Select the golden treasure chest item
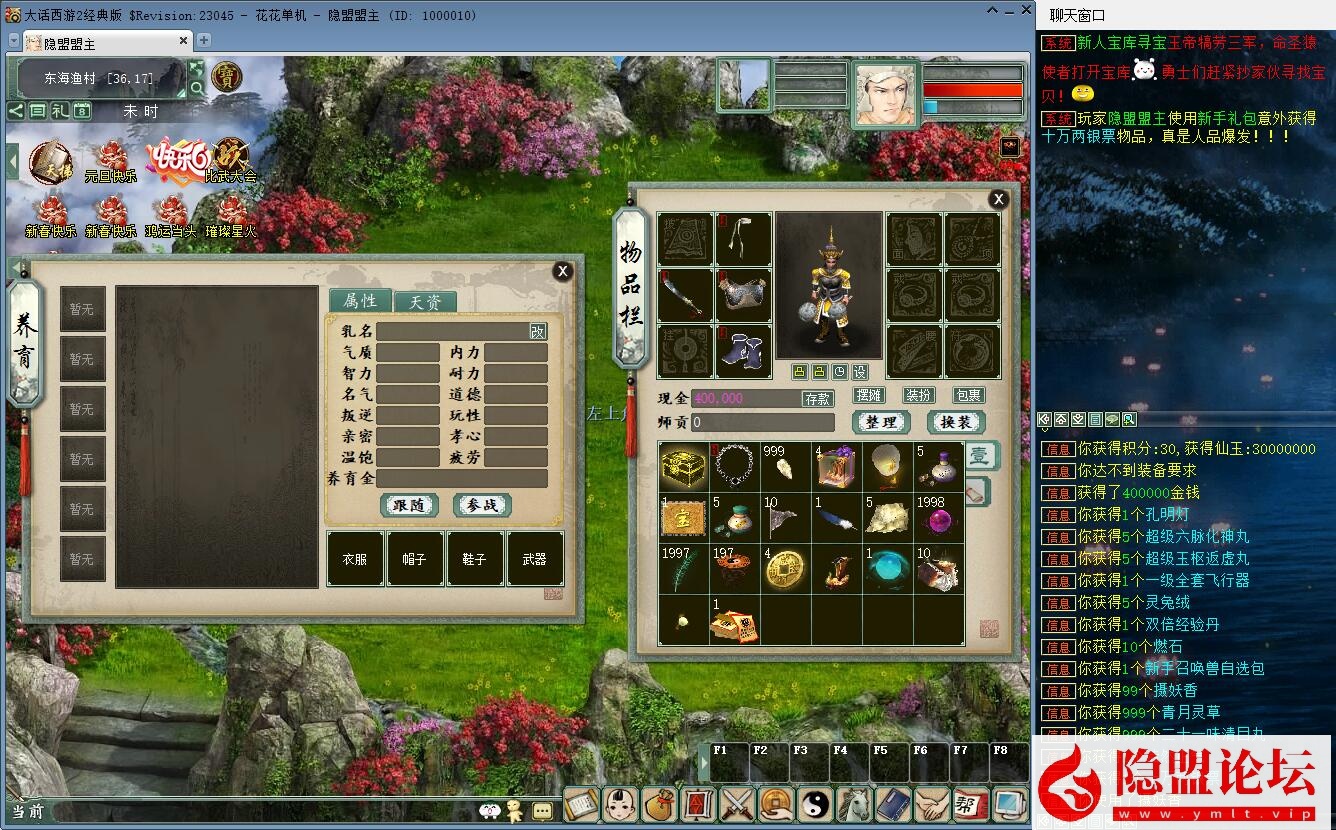Screen dimensions: 1336x830 tap(684, 466)
